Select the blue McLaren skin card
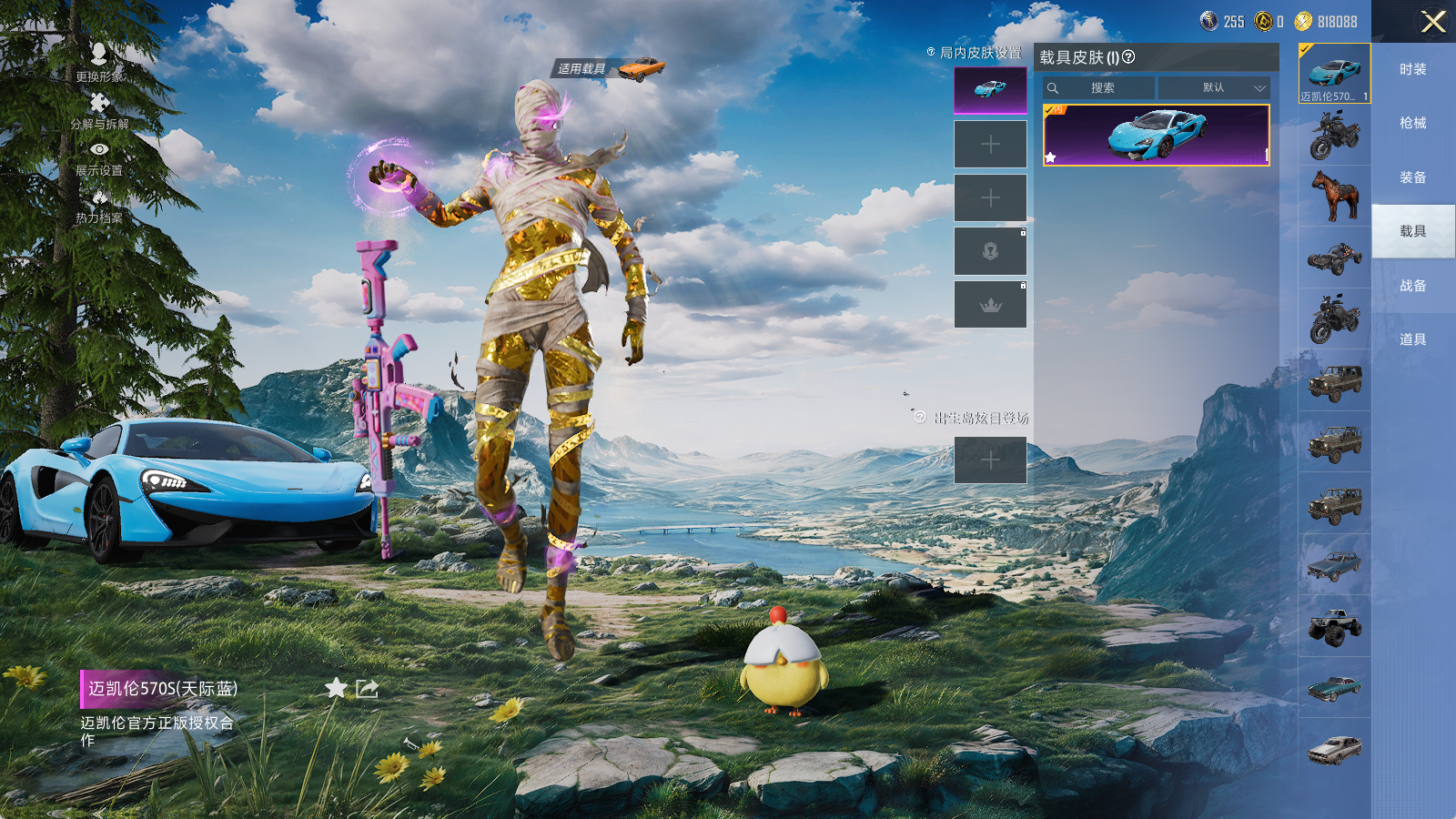 coord(1156,135)
